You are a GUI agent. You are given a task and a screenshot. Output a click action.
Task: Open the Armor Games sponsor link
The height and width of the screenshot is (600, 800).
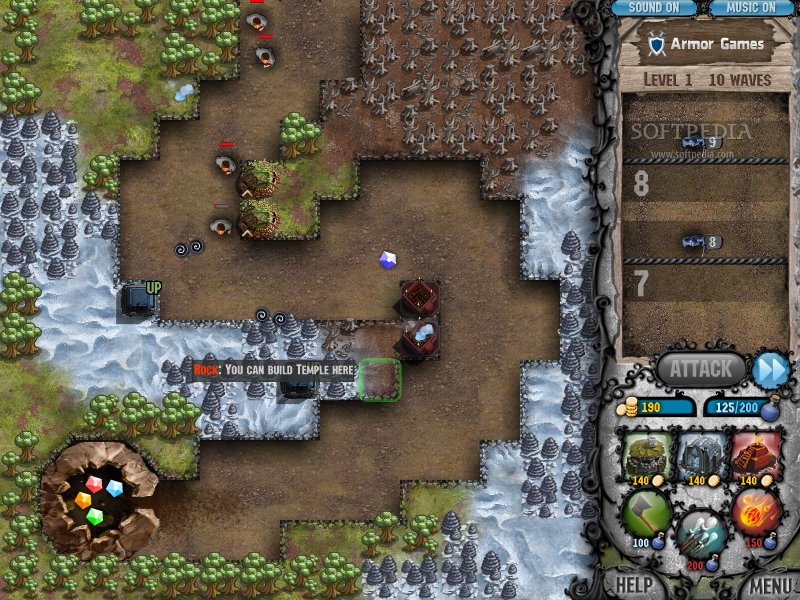coord(706,44)
